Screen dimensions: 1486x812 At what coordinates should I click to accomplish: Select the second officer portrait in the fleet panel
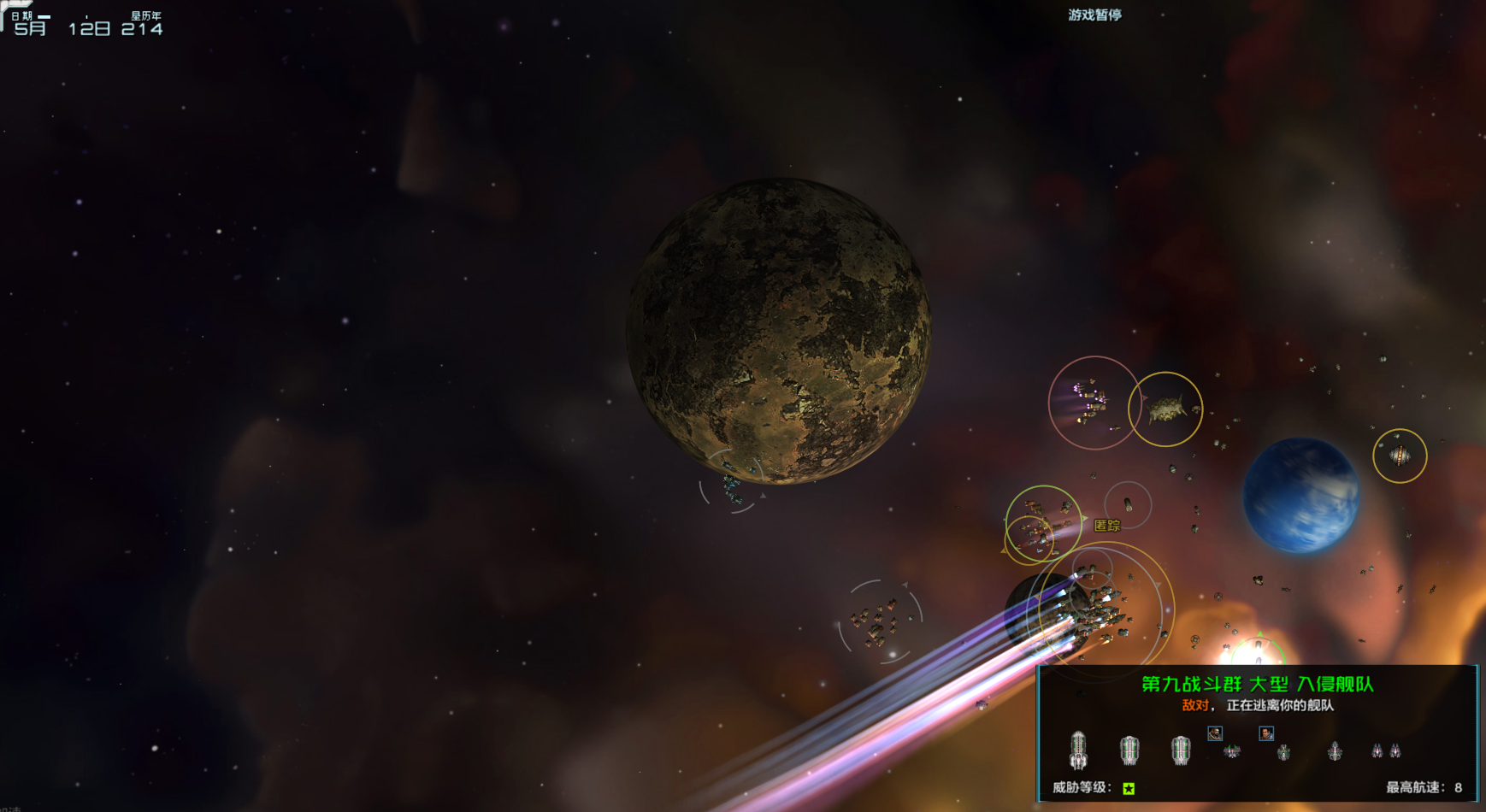pyautogui.click(x=1266, y=734)
